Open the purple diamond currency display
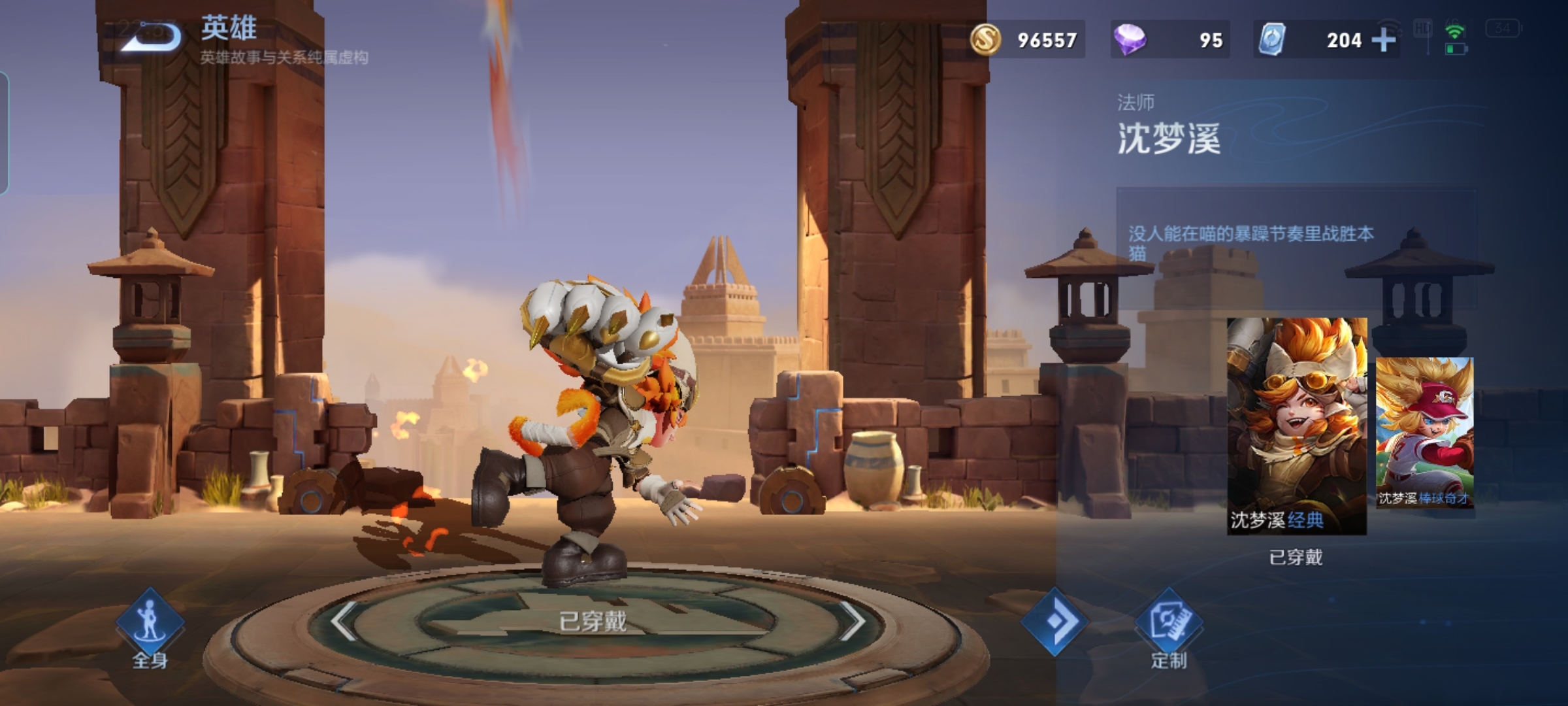The image size is (1568, 706). pos(1169,40)
